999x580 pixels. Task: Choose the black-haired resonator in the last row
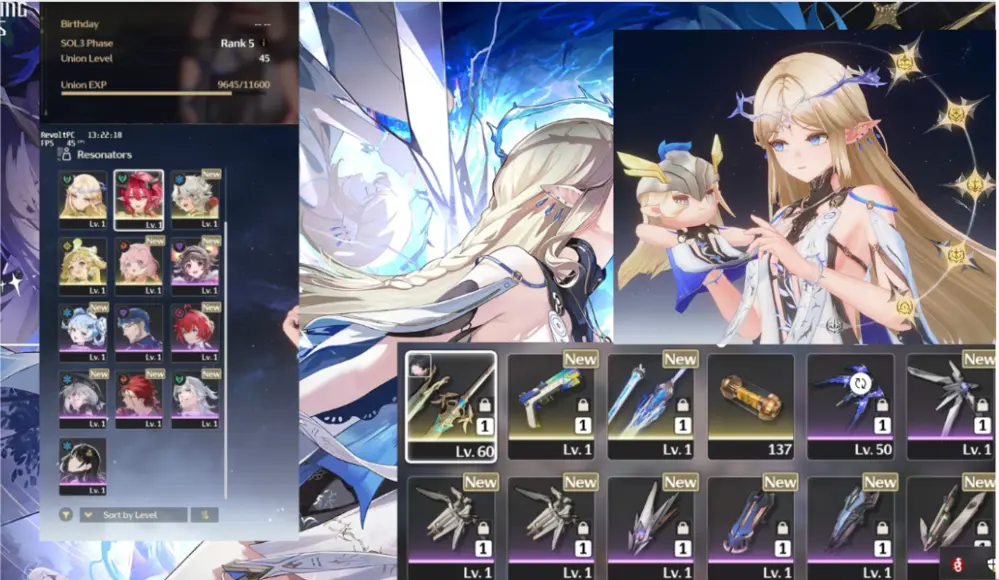click(83, 465)
